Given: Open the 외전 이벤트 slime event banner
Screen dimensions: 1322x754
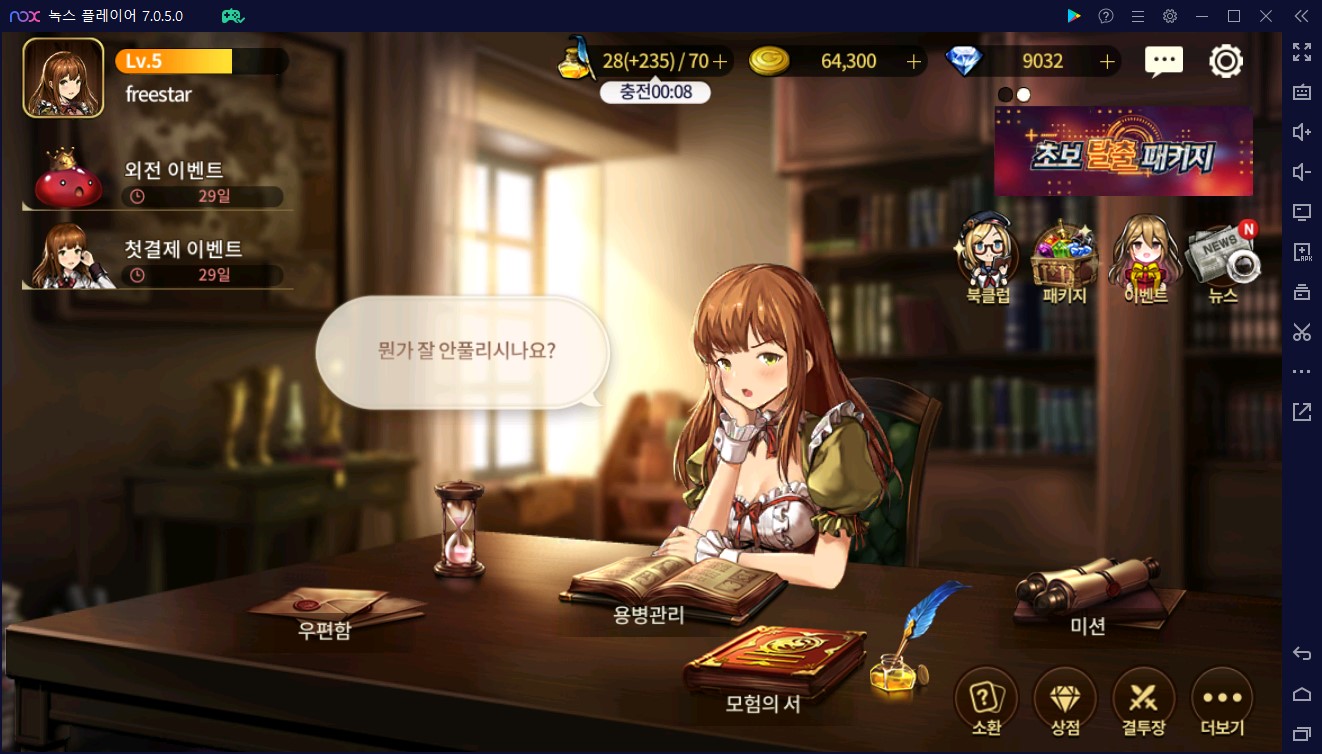Looking at the screenshot, I should [x=156, y=175].
